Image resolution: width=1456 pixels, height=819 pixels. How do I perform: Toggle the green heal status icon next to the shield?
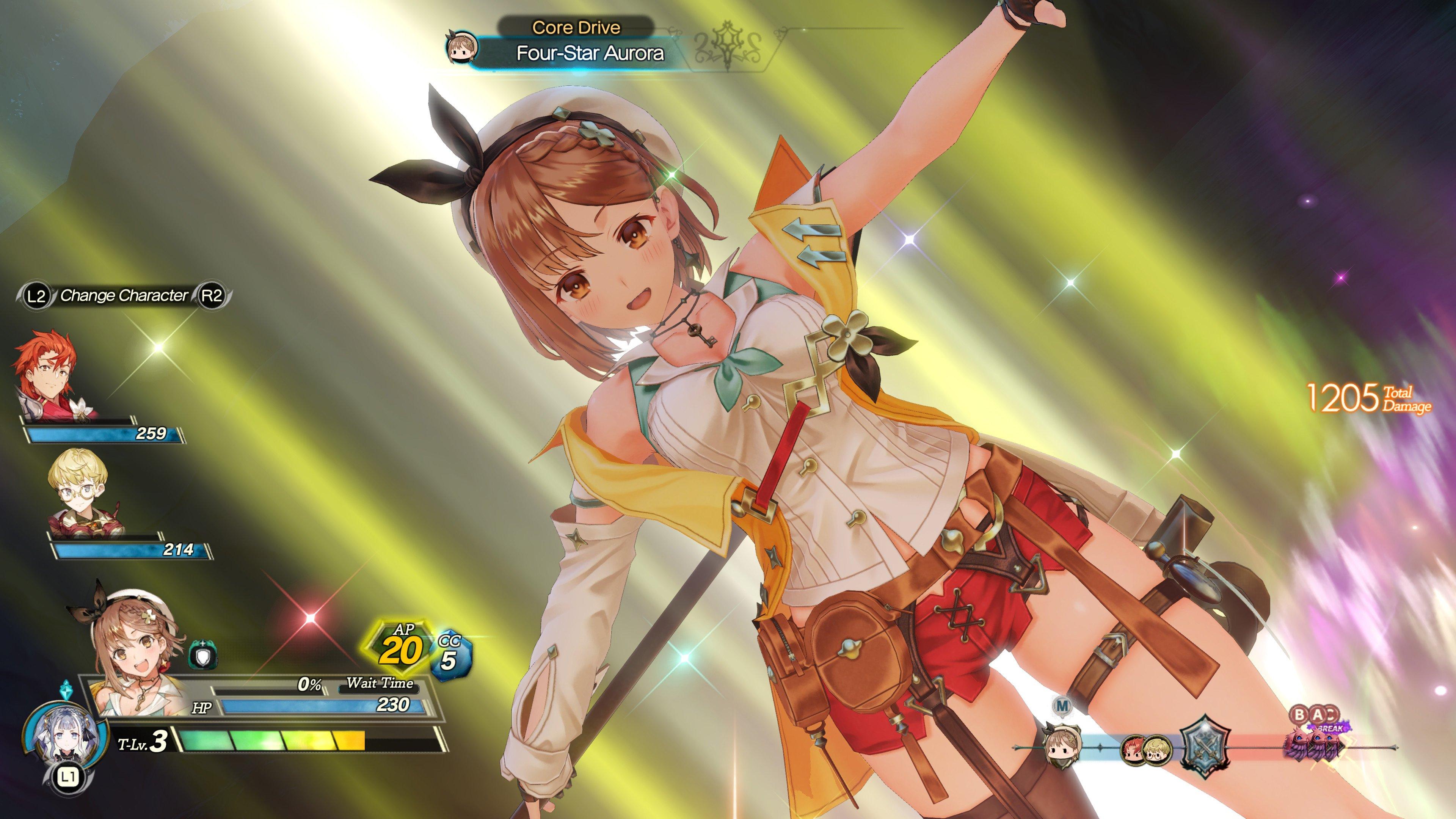202,644
